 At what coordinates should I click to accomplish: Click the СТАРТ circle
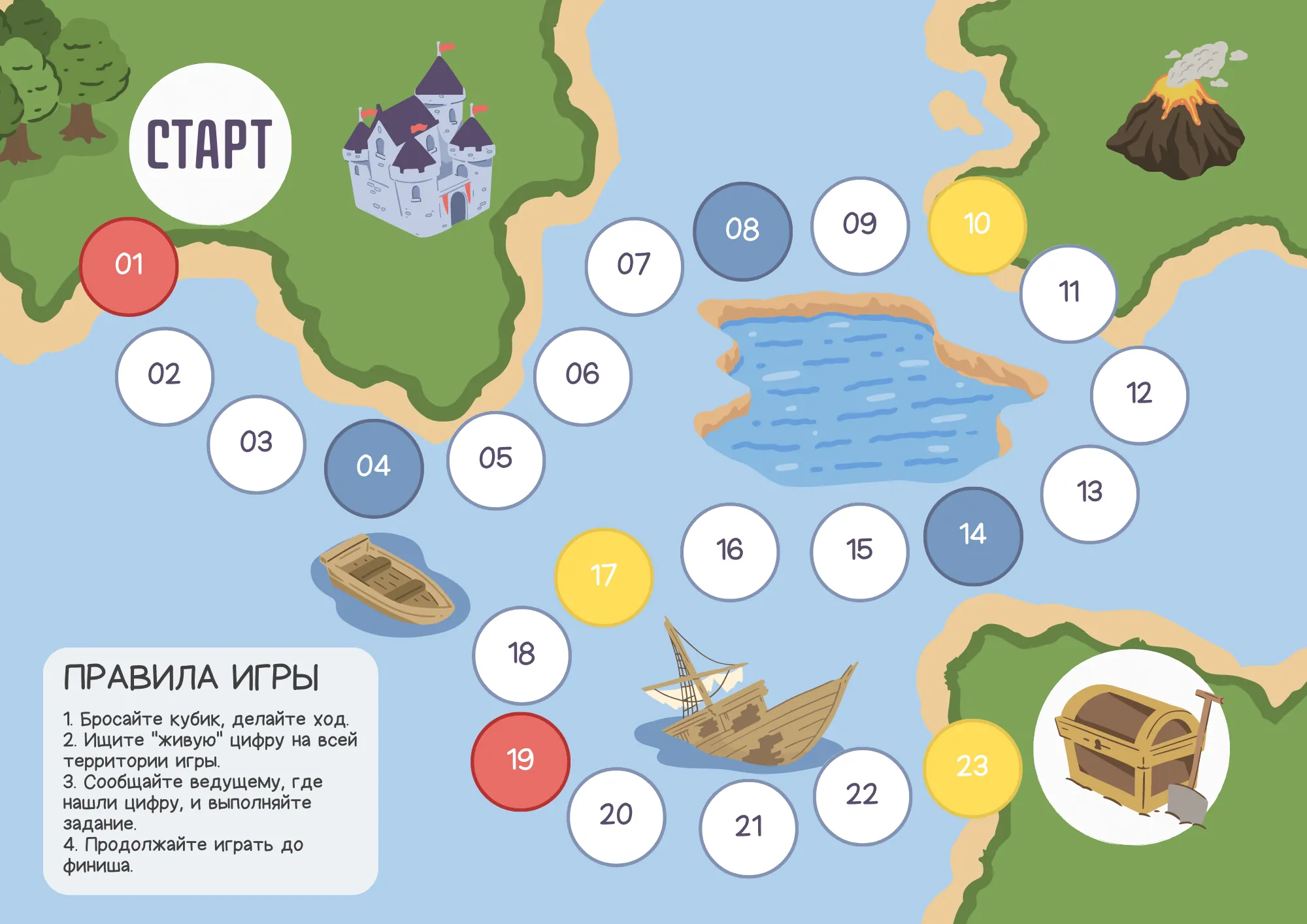pos(210,144)
